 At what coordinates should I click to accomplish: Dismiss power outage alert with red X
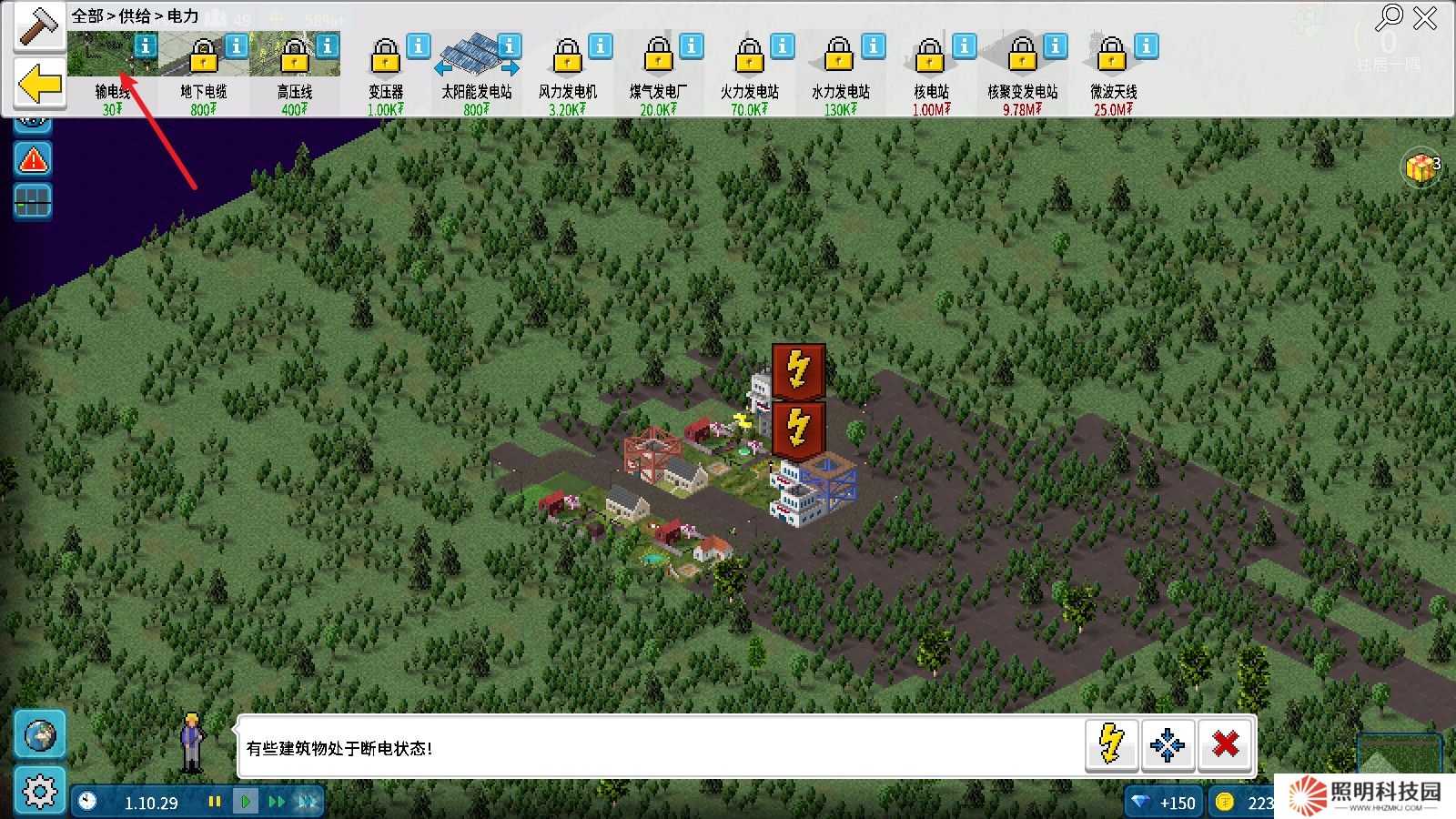[x=1225, y=745]
